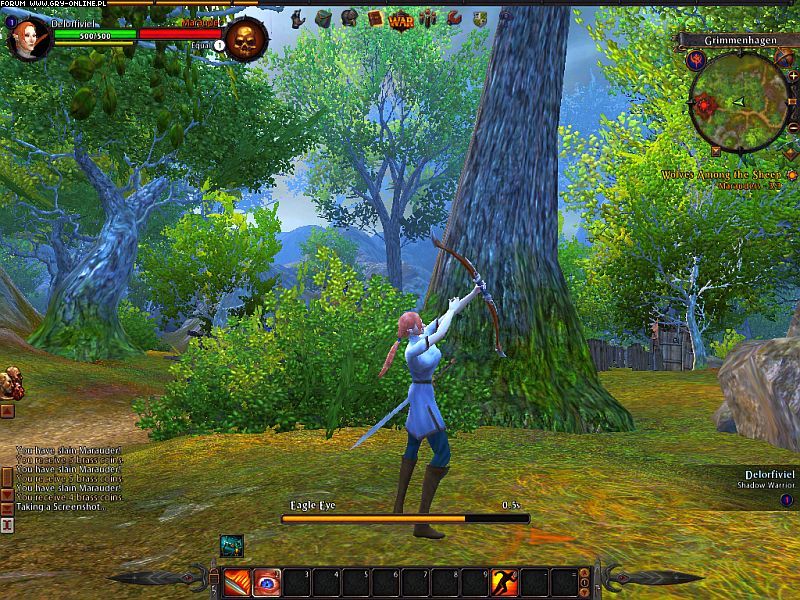Activate the running figure flee ability
The height and width of the screenshot is (600, 800).
505,582
